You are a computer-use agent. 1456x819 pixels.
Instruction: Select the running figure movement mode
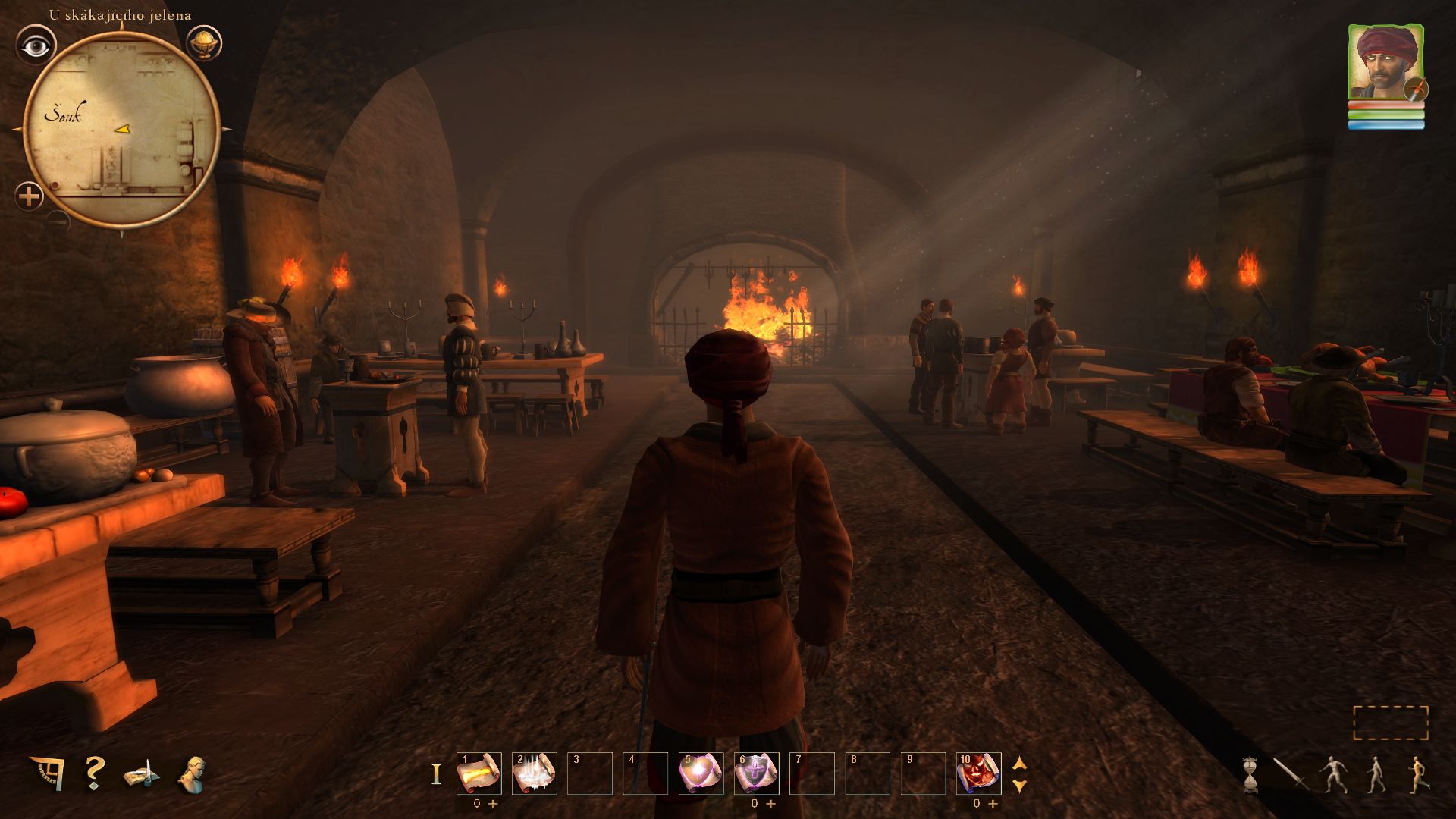click(1416, 775)
